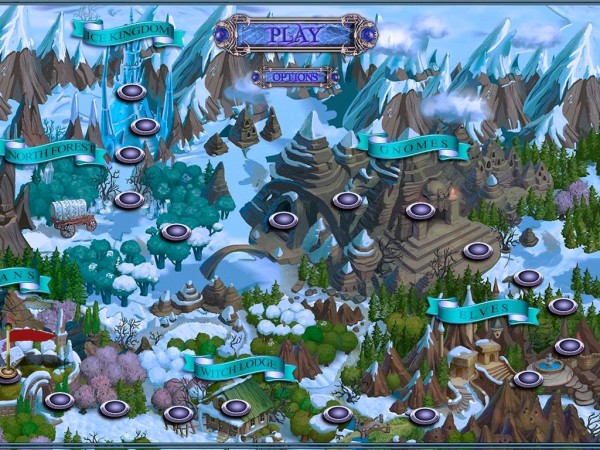Choose the topmost level node below Ice Kingdom banner
600x450 pixels.
(130, 92)
